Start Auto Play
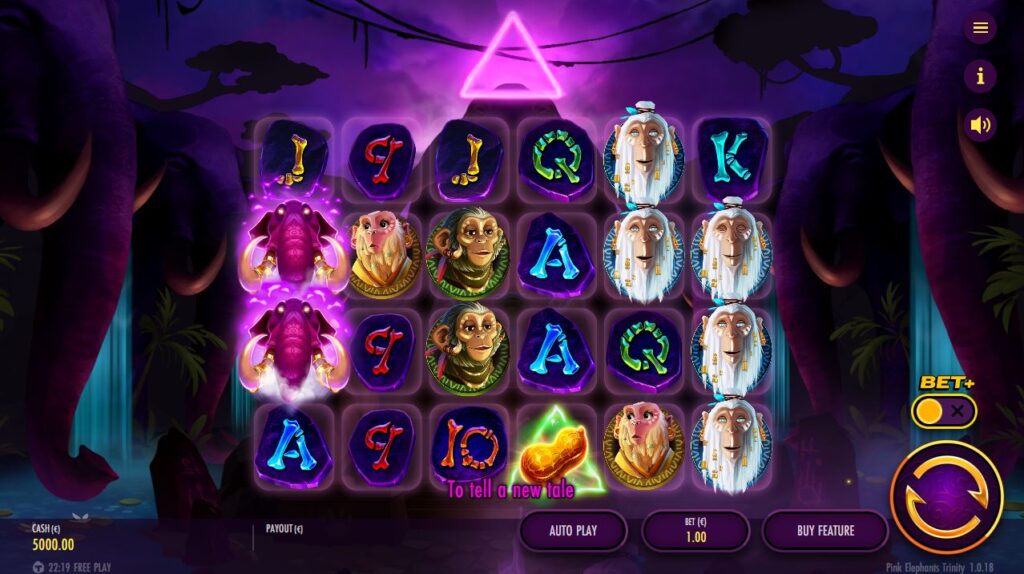The height and width of the screenshot is (574, 1024). pos(574,531)
